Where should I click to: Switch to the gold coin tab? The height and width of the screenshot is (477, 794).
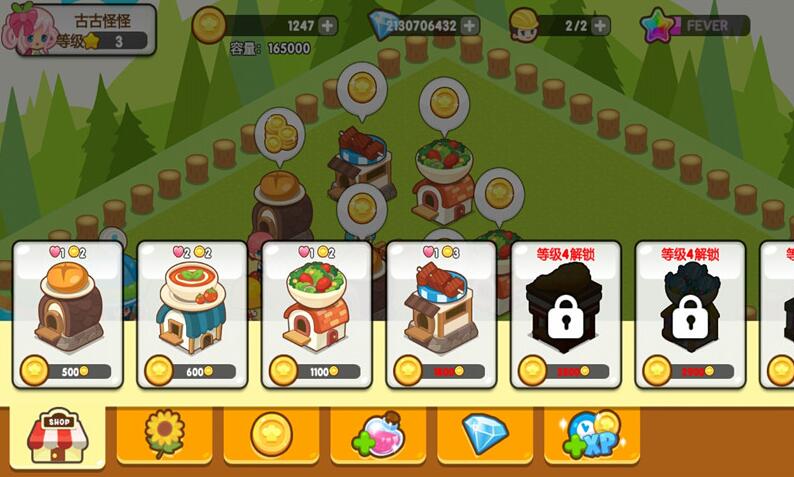[x=270, y=434]
